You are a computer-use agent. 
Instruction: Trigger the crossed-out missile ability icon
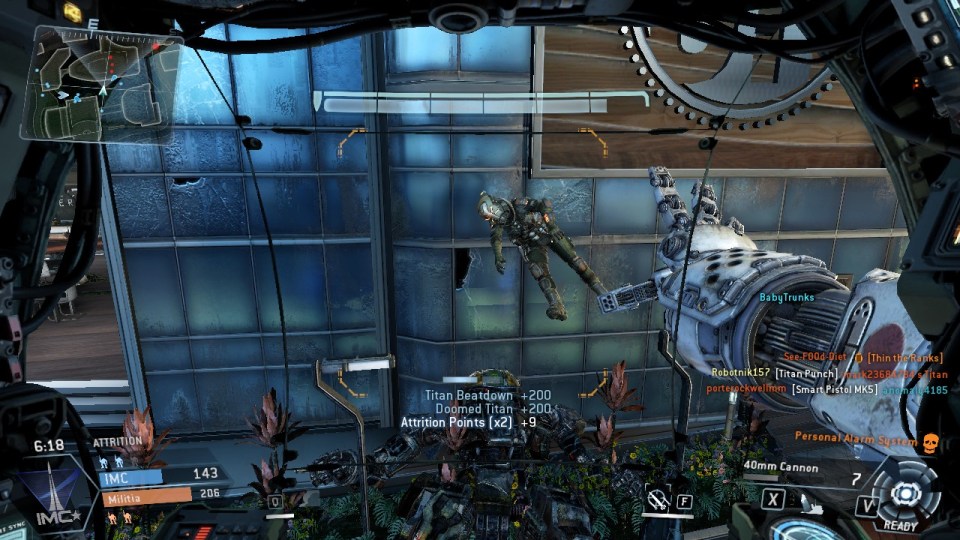[656, 496]
